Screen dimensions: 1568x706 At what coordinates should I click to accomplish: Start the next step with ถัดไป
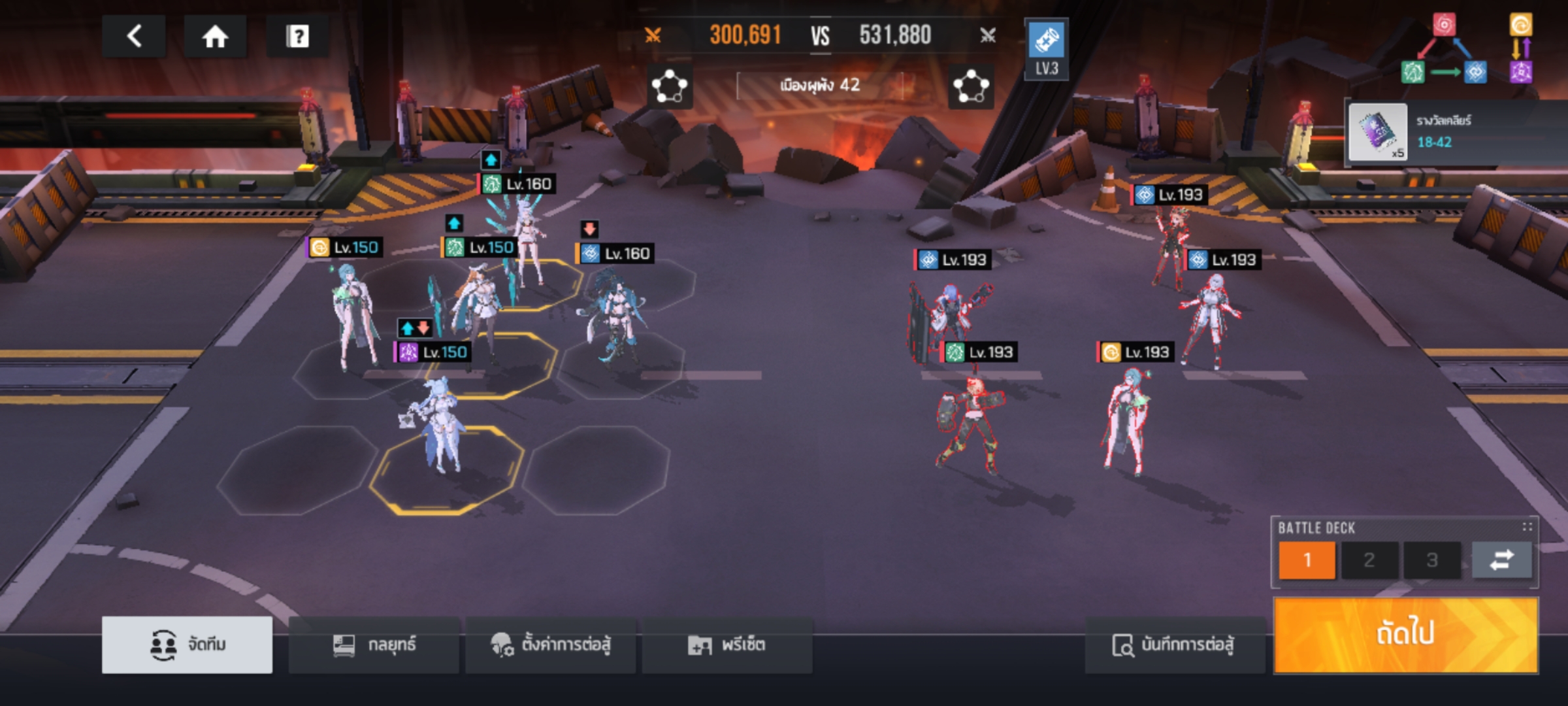tap(1406, 635)
